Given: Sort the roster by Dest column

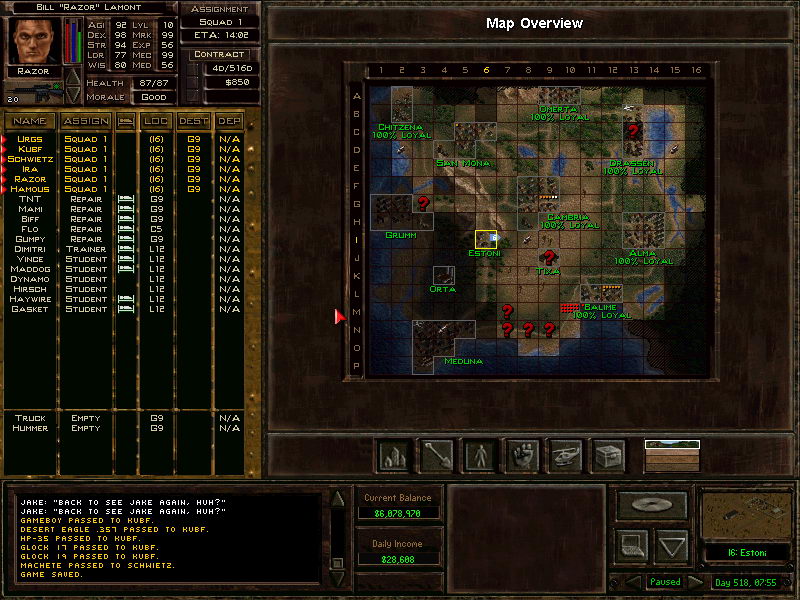Looking at the screenshot, I should coord(193,121).
